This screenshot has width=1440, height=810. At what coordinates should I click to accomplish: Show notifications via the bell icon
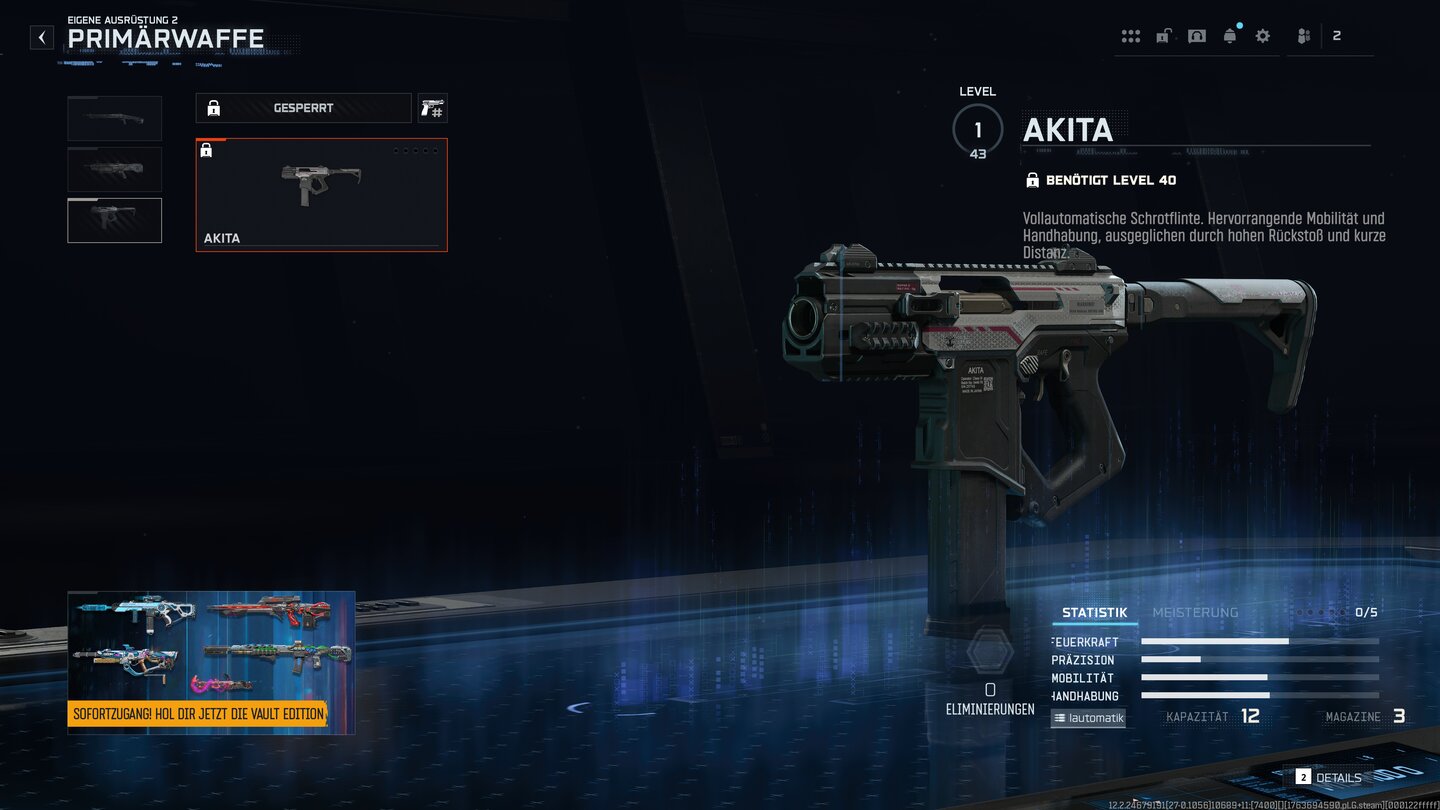(x=1230, y=36)
